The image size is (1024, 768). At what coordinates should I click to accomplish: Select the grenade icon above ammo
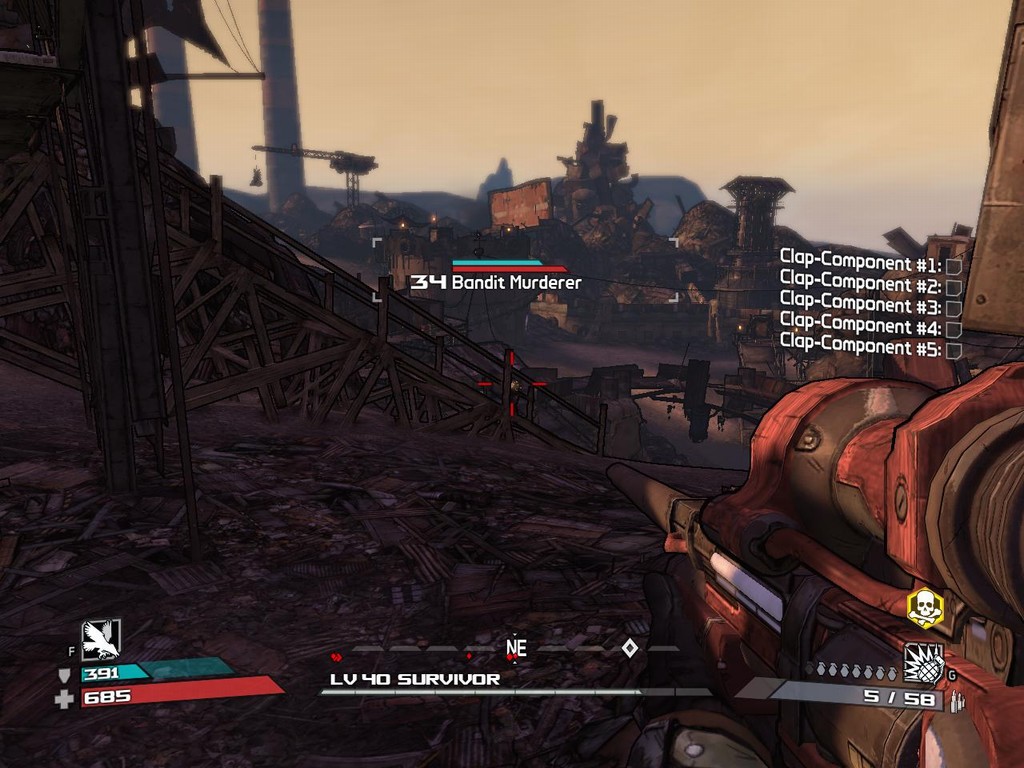pyautogui.click(x=923, y=662)
